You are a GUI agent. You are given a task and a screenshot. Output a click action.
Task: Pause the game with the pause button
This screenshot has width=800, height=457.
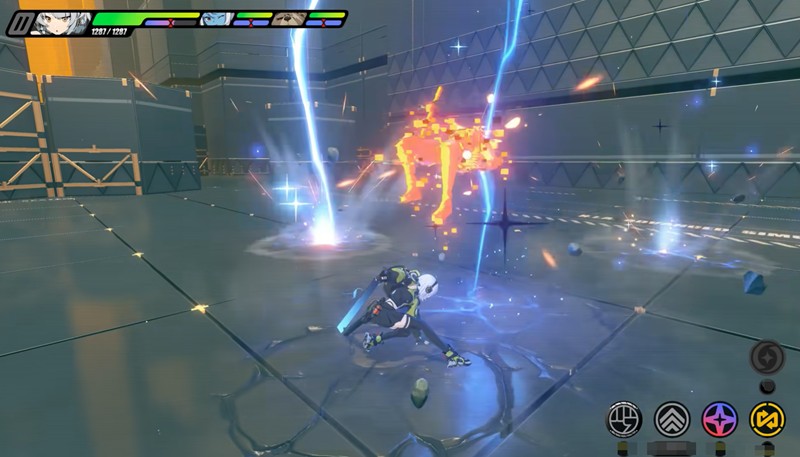(17, 23)
